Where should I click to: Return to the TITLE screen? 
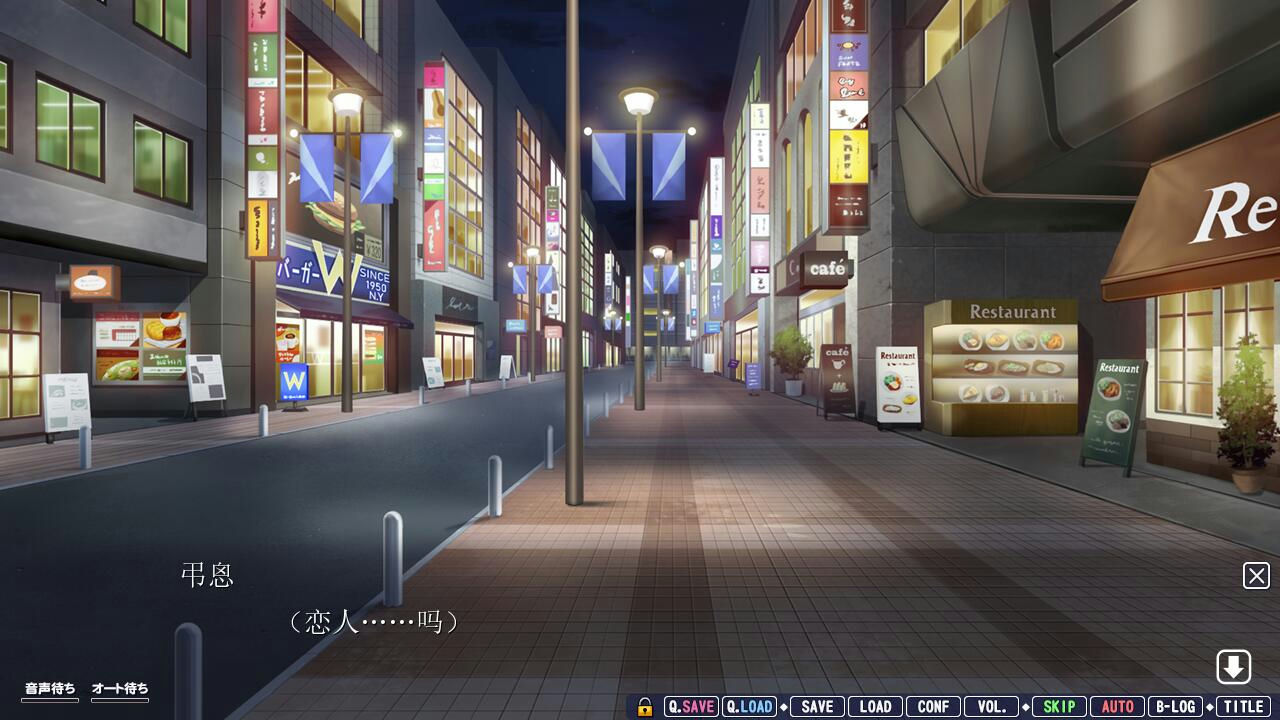pyautogui.click(x=1243, y=707)
